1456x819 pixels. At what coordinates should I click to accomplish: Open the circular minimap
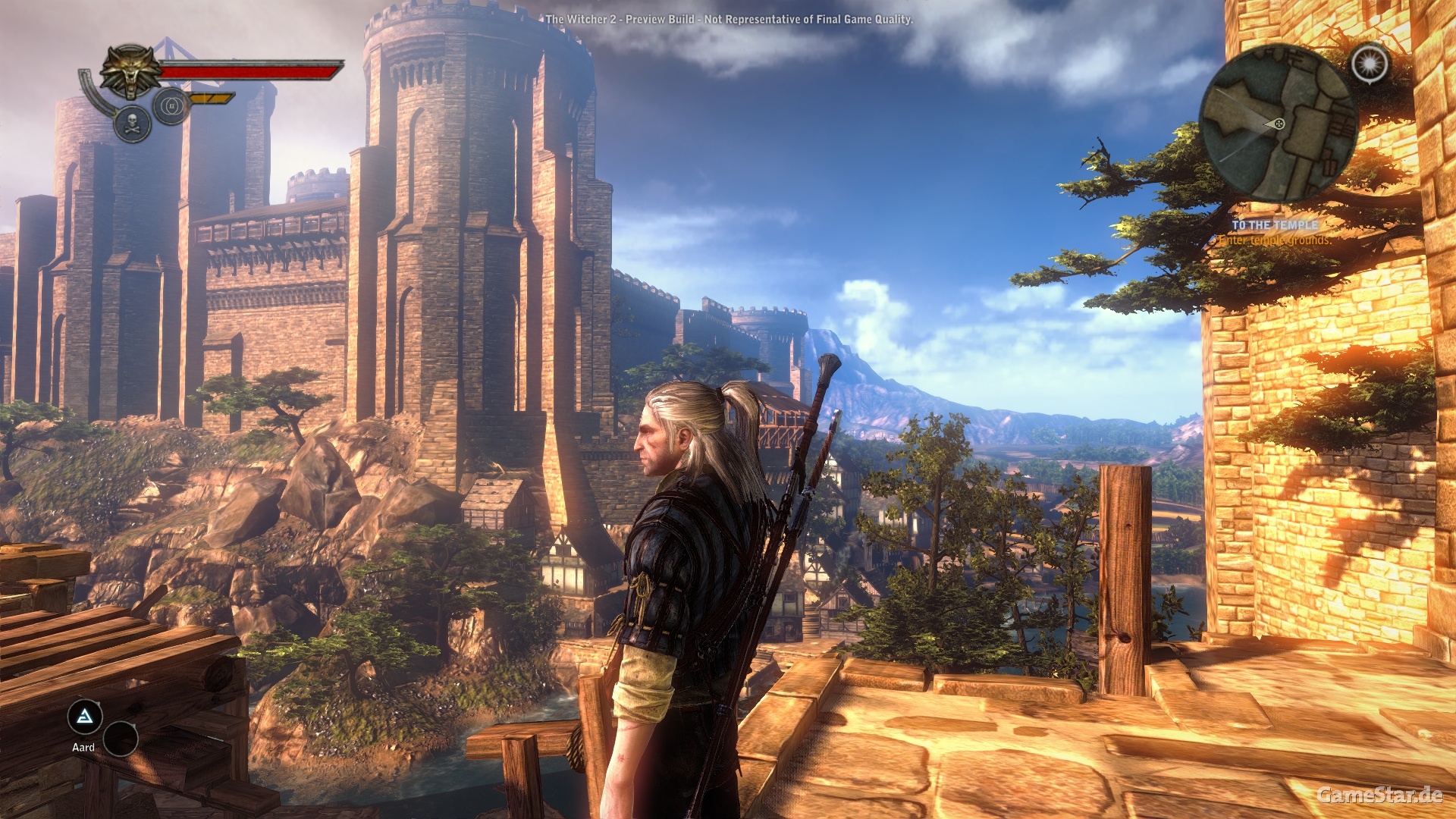[x=1278, y=122]
